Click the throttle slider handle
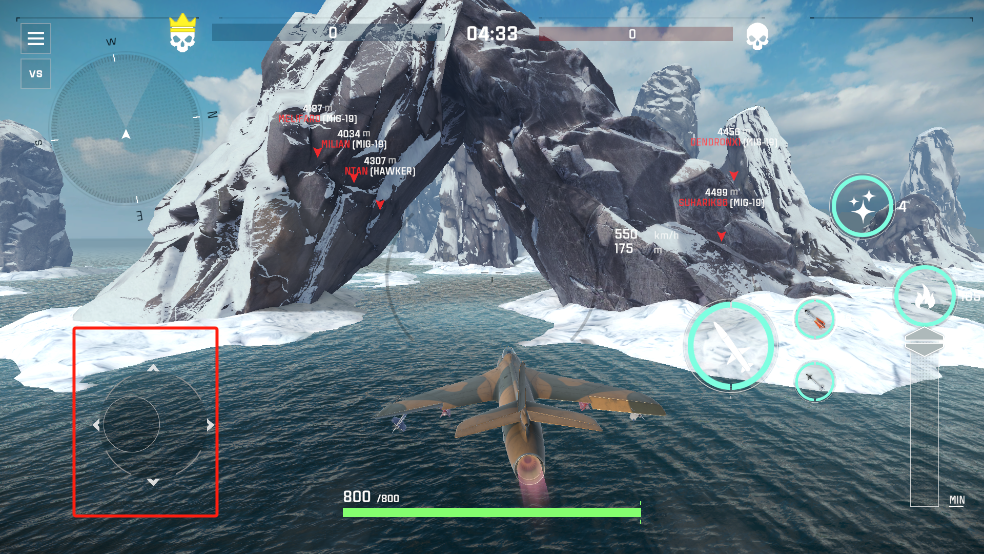 (x=924, y=343)
